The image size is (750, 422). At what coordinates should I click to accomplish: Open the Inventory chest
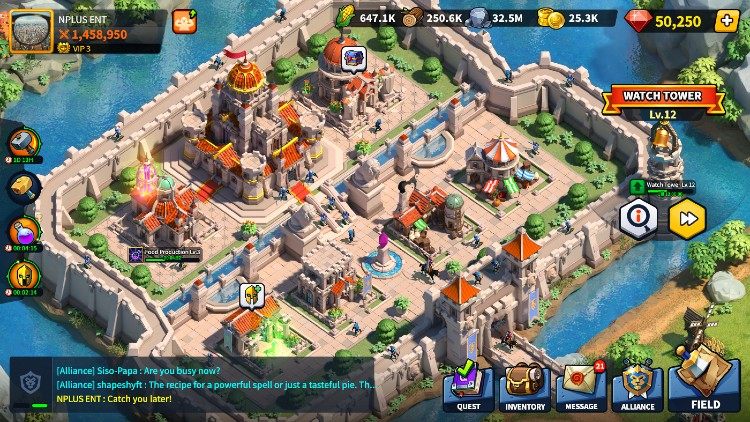point(524,385)
